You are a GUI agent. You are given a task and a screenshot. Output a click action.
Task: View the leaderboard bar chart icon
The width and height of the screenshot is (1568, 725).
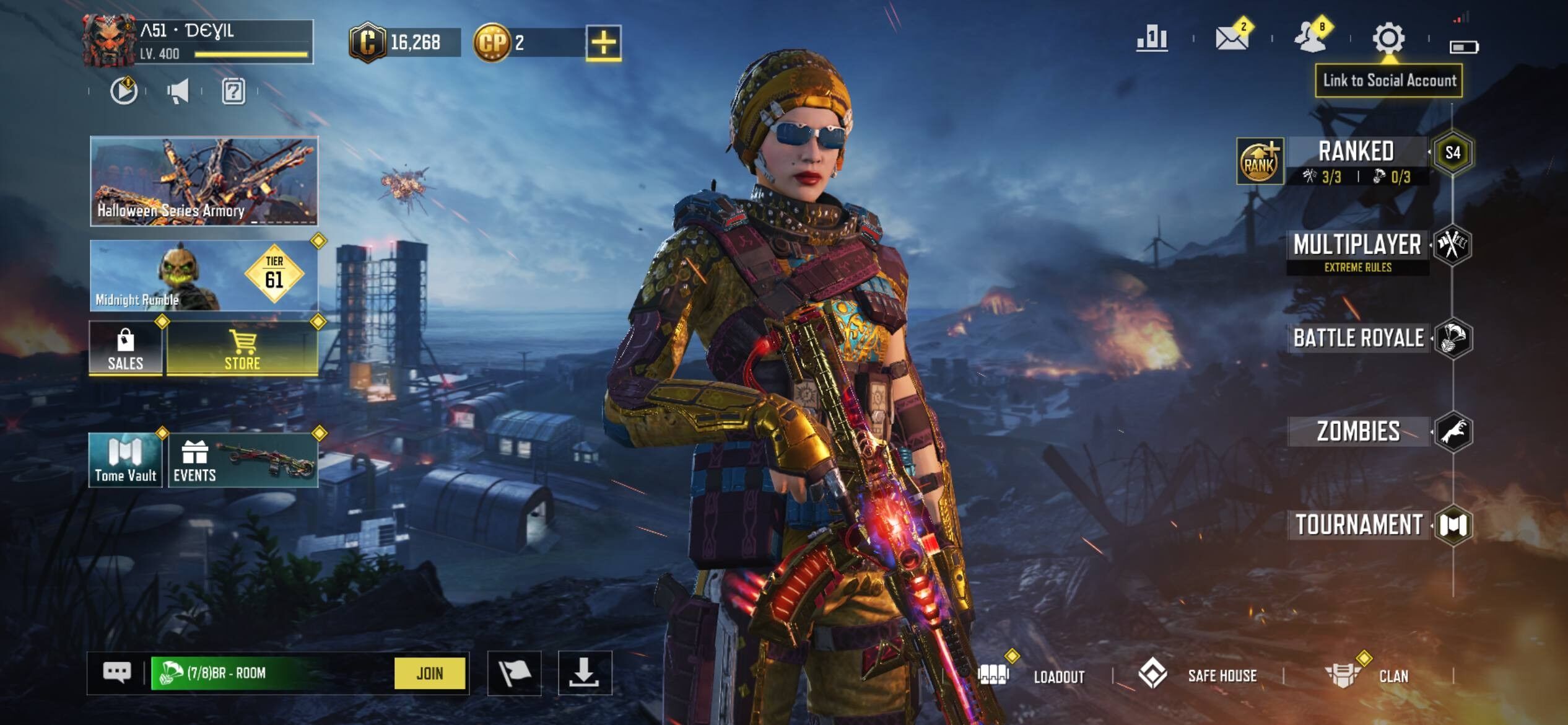tap(1152, 38)
